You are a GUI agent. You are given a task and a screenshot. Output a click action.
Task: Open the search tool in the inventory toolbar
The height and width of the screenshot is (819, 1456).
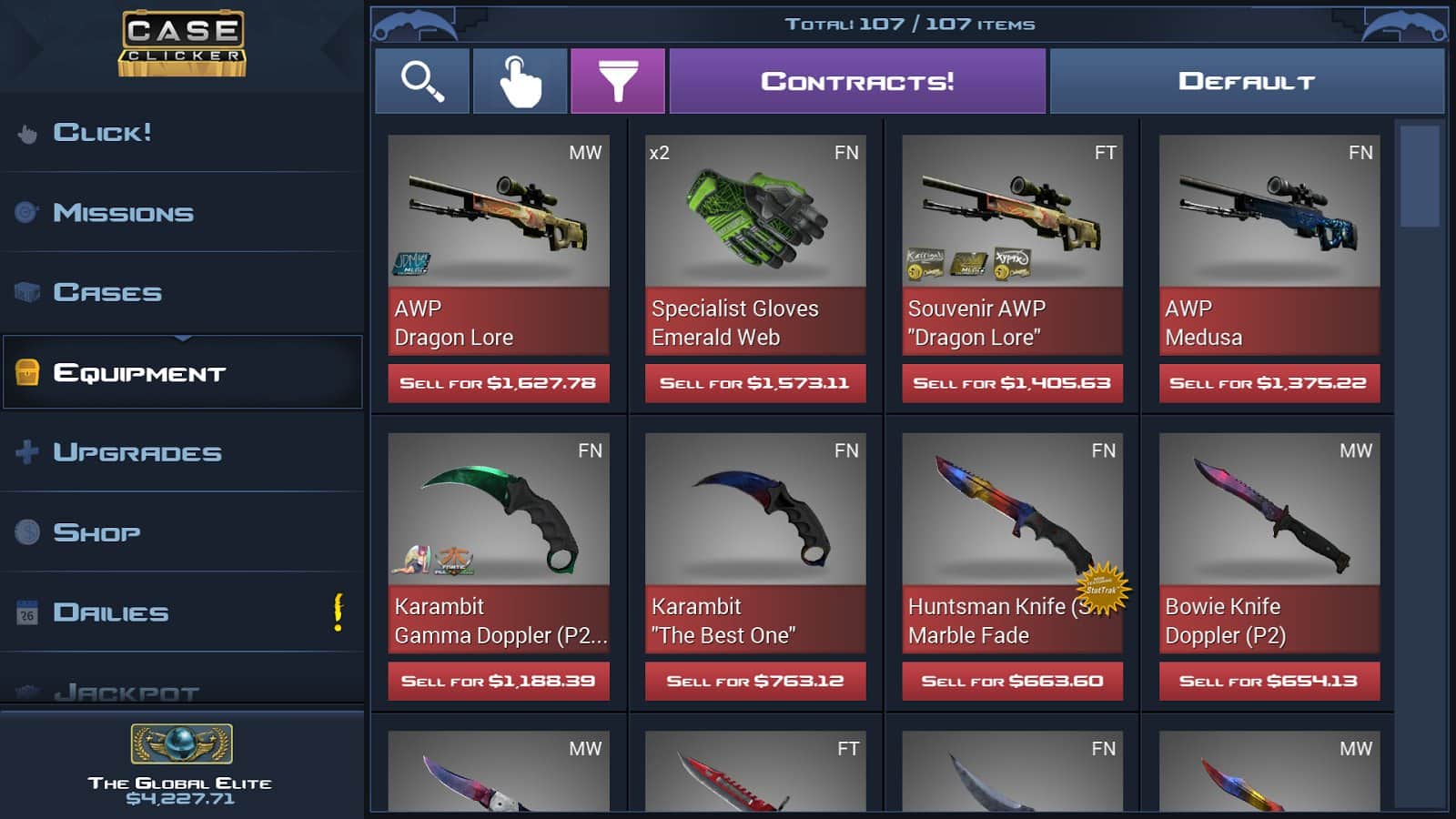pos(422,80)
